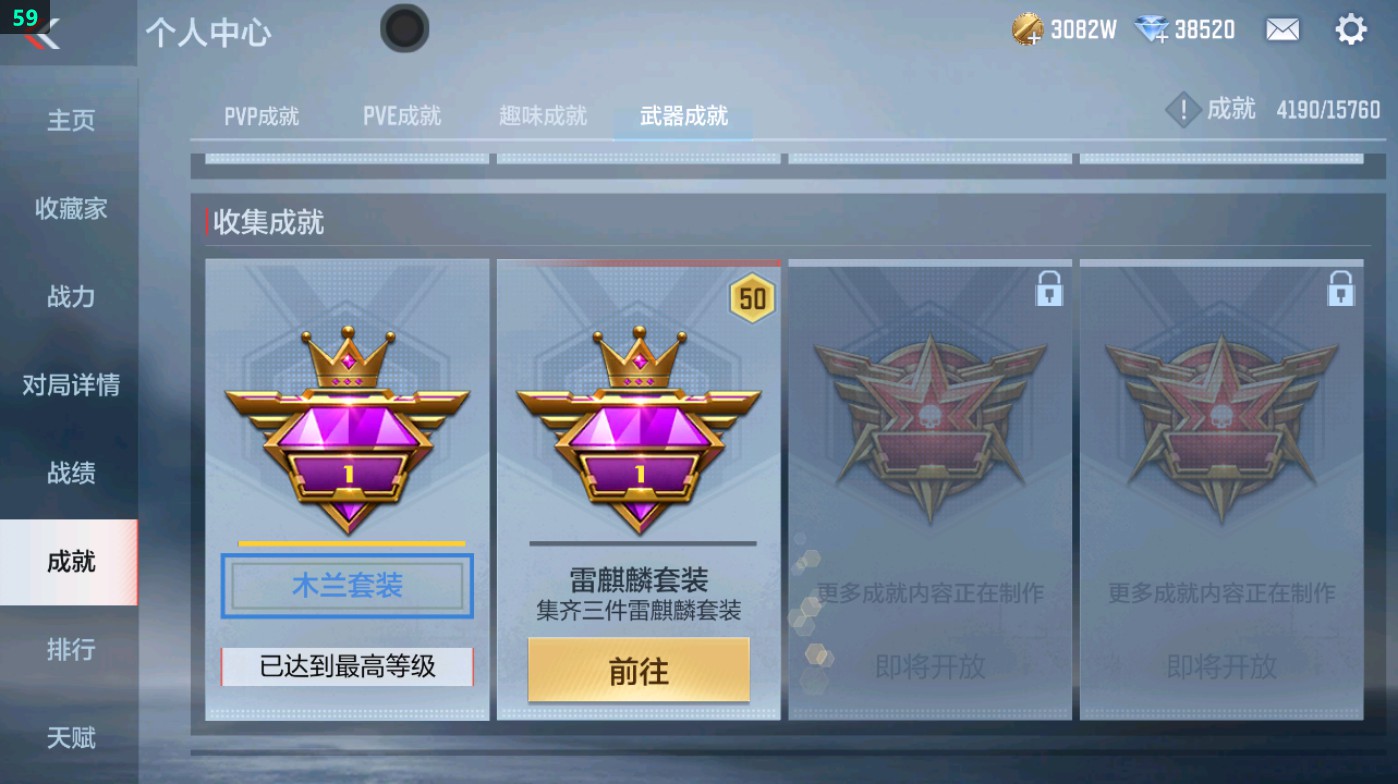This screenshot has width=1398, height=784.
Task: Click the 已达到最高等级 label
Action: pos(346,663)
